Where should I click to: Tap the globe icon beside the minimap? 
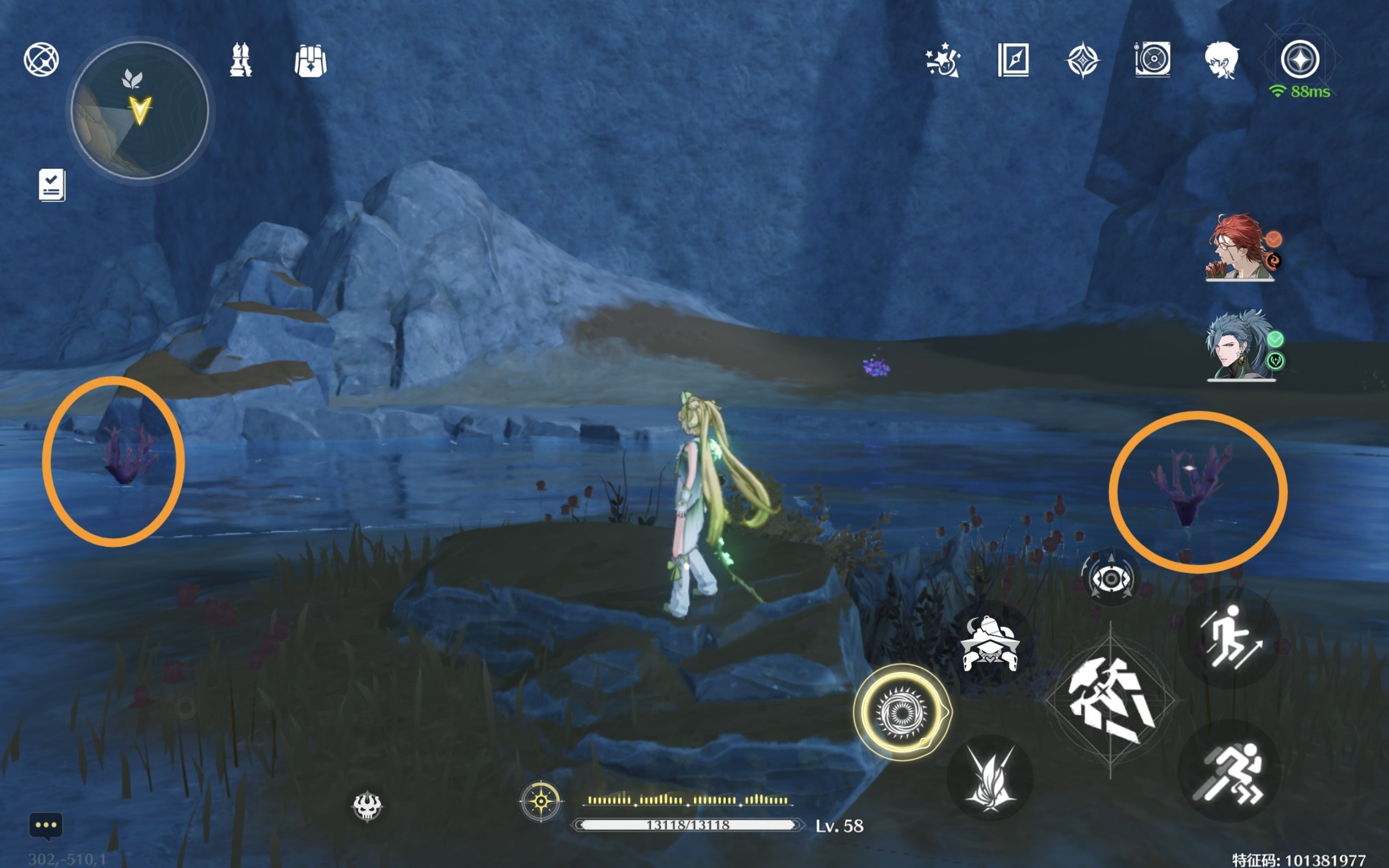tap(41, 59)
